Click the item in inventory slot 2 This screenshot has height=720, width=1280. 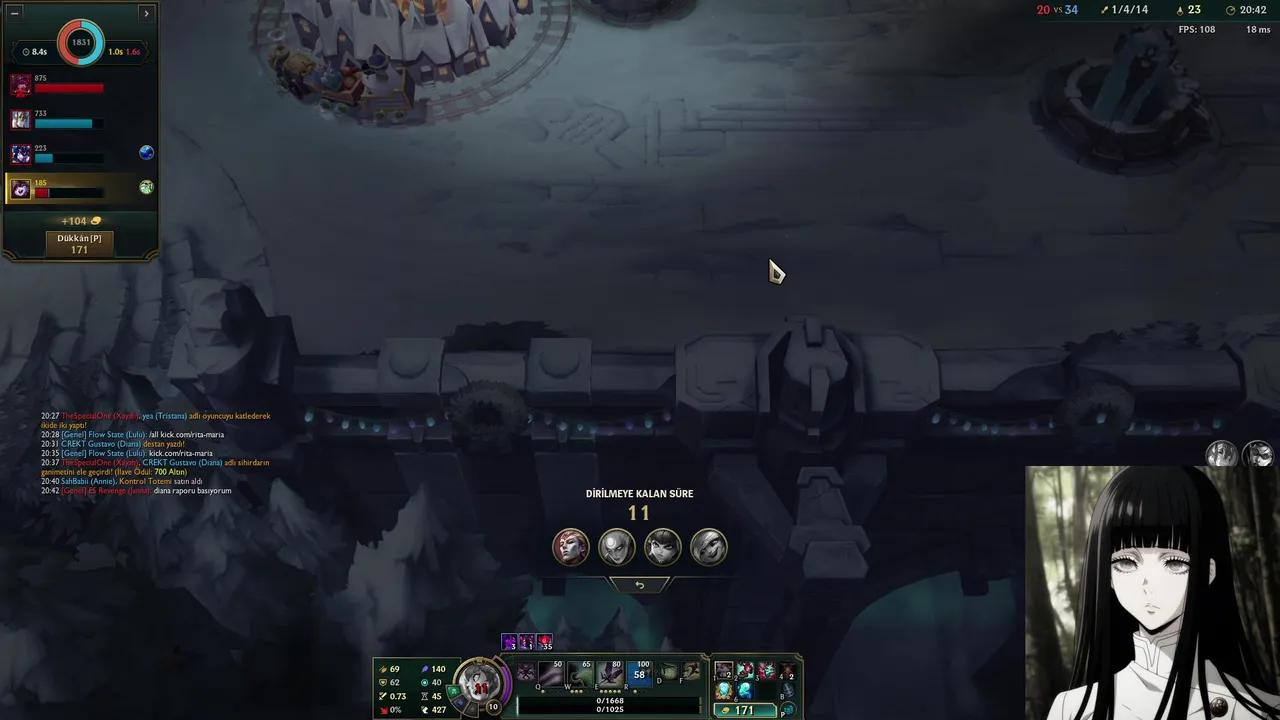(745, 670)
